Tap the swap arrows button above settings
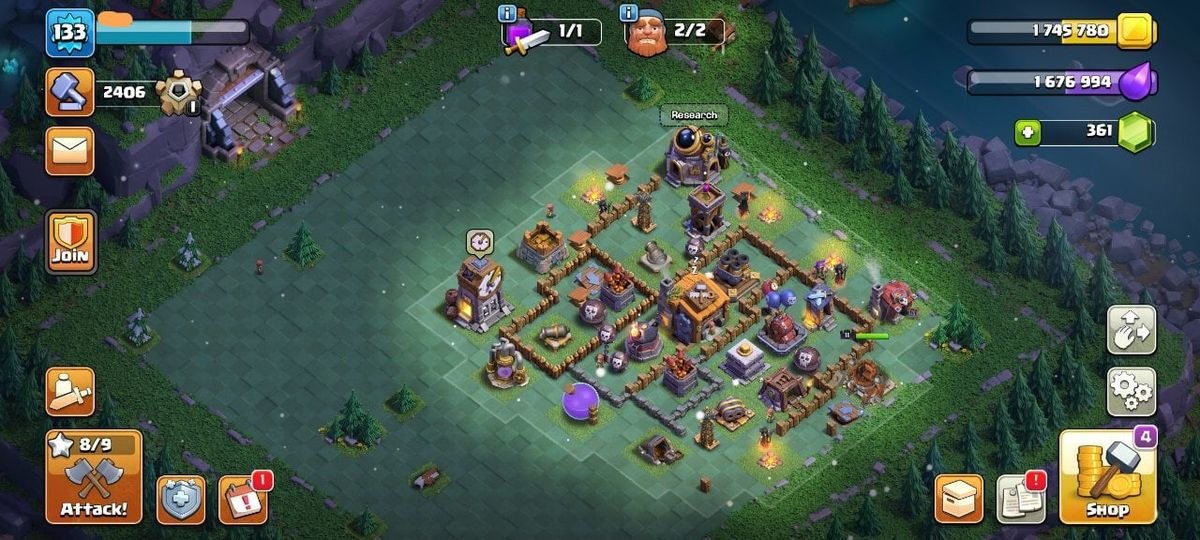The width and height of the screenshot is (1200, 540). [1131, 330]
